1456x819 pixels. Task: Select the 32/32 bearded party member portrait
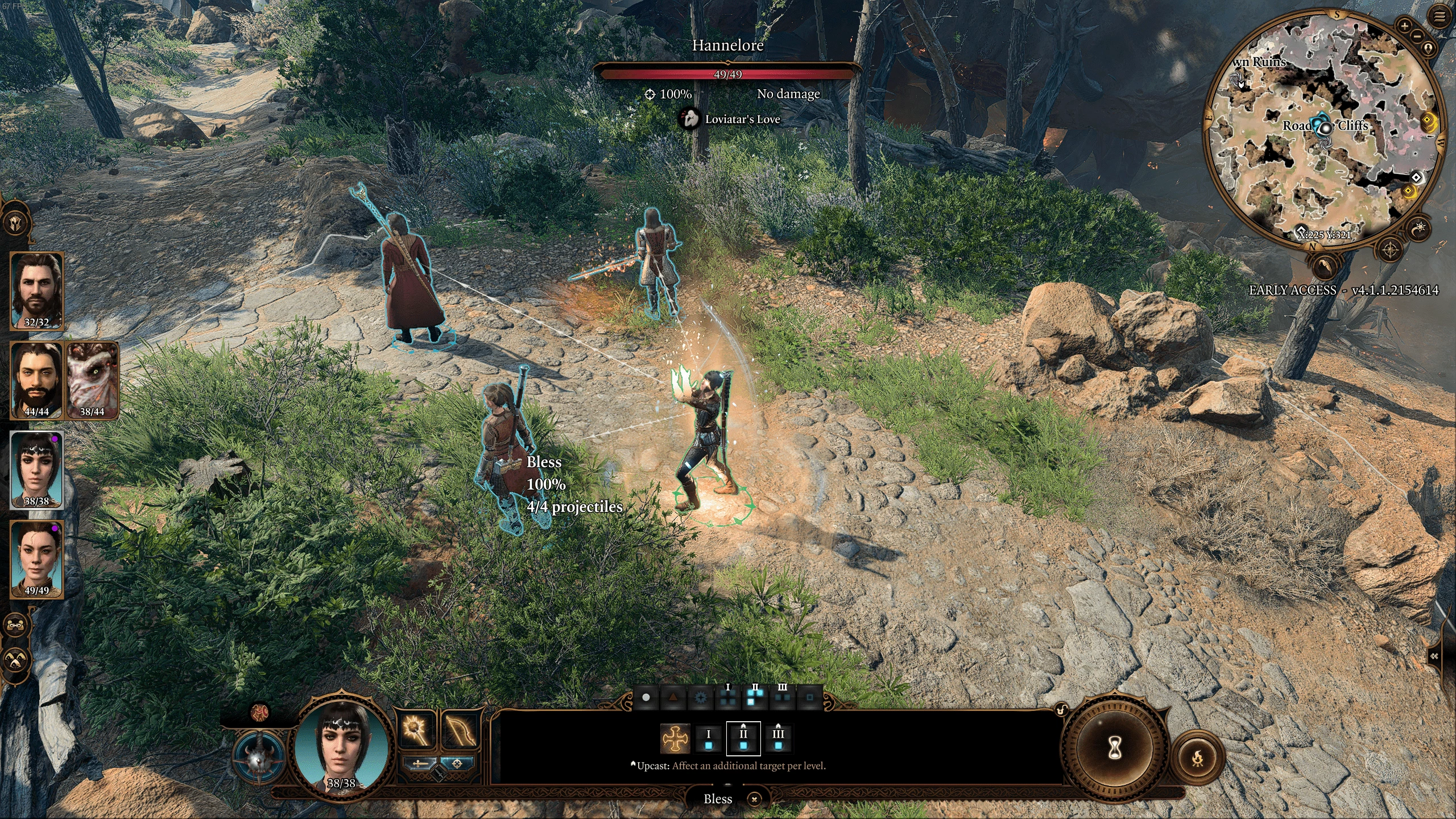(36, 290)
